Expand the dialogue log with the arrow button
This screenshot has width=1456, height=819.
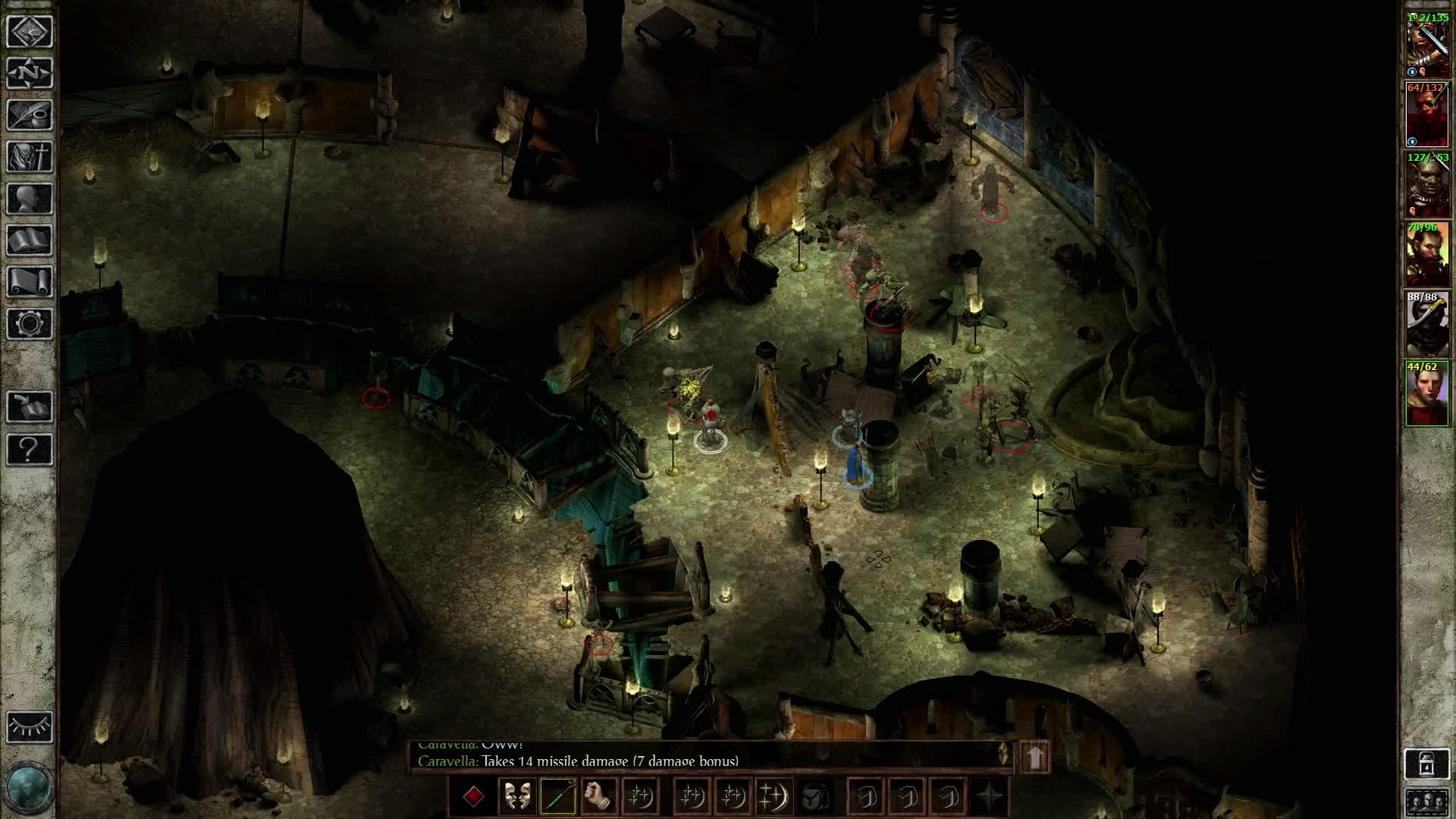[x=1035, y=755]
